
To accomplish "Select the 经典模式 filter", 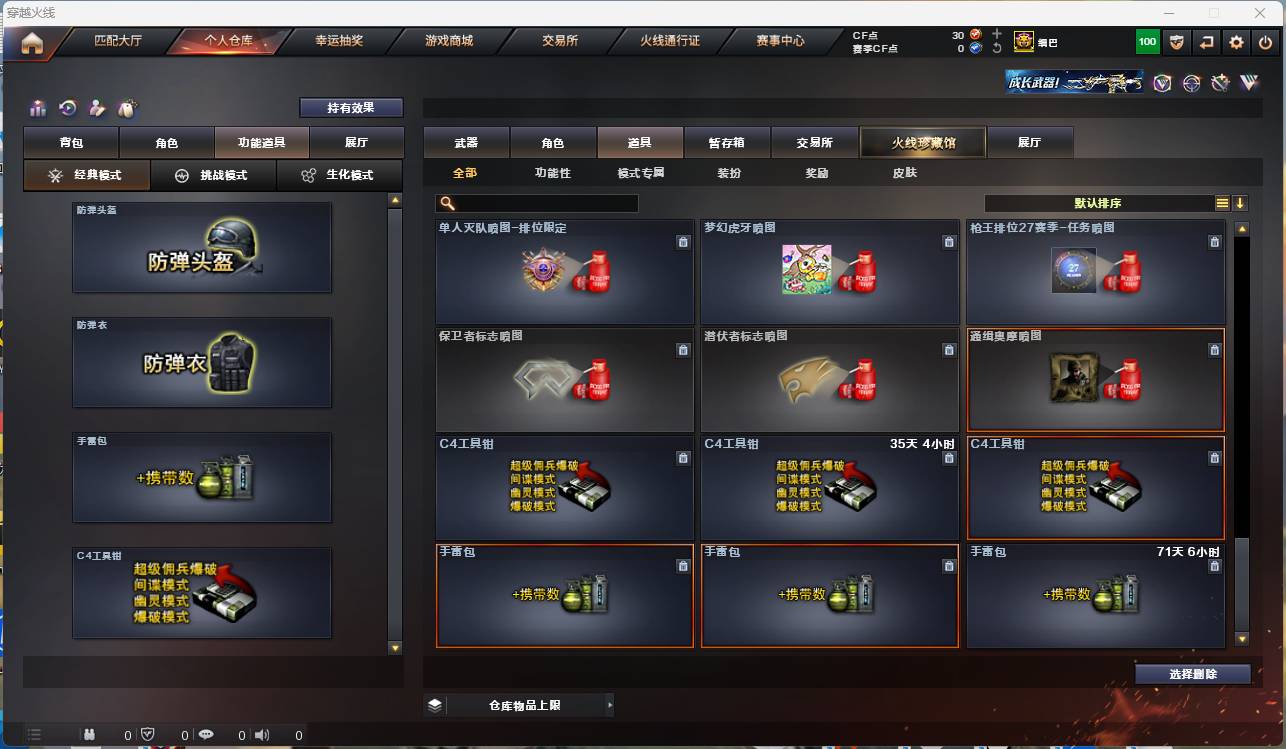I will point(87,175).
